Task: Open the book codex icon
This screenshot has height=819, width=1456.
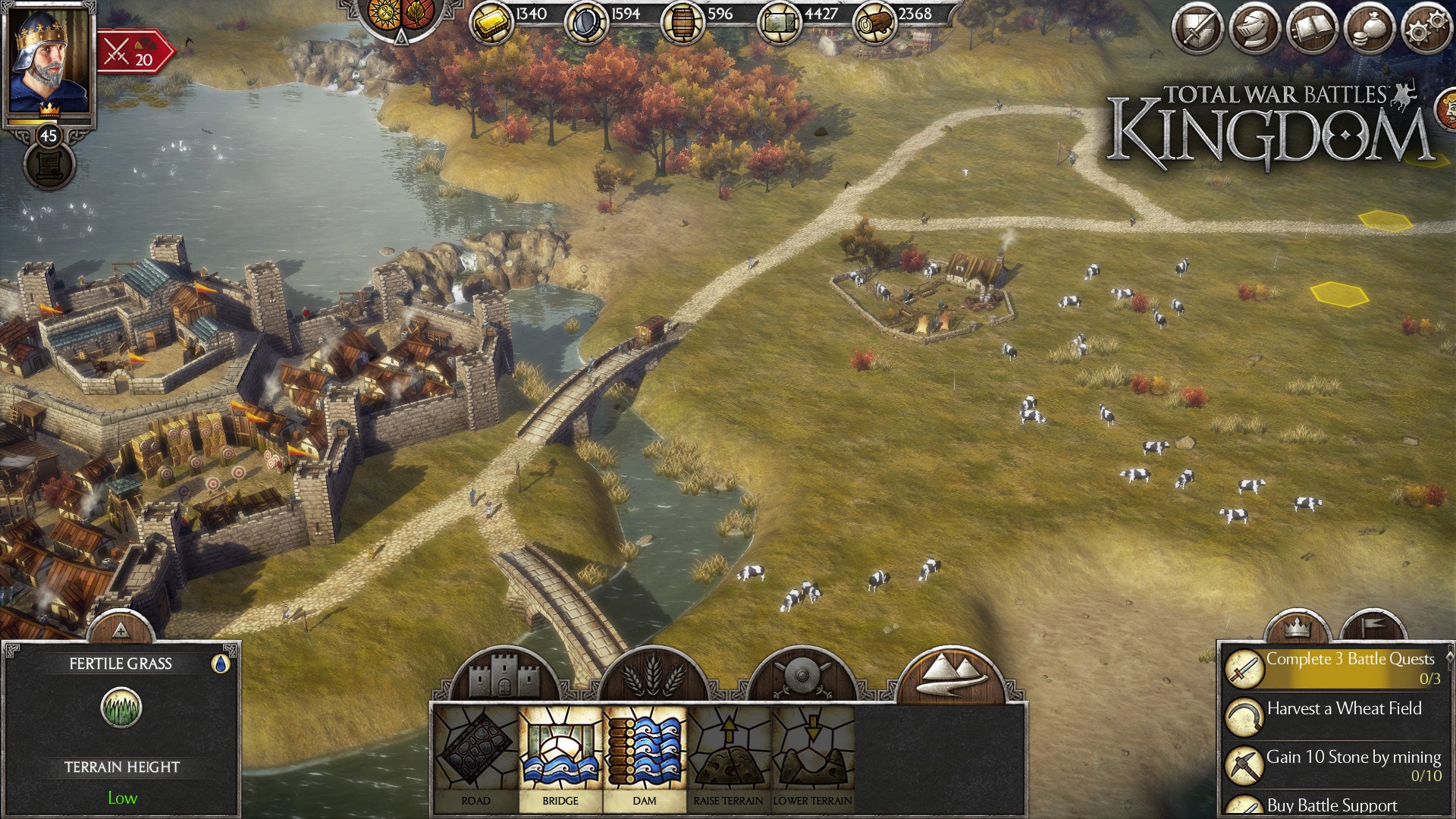Action: tap(1312, 30)
